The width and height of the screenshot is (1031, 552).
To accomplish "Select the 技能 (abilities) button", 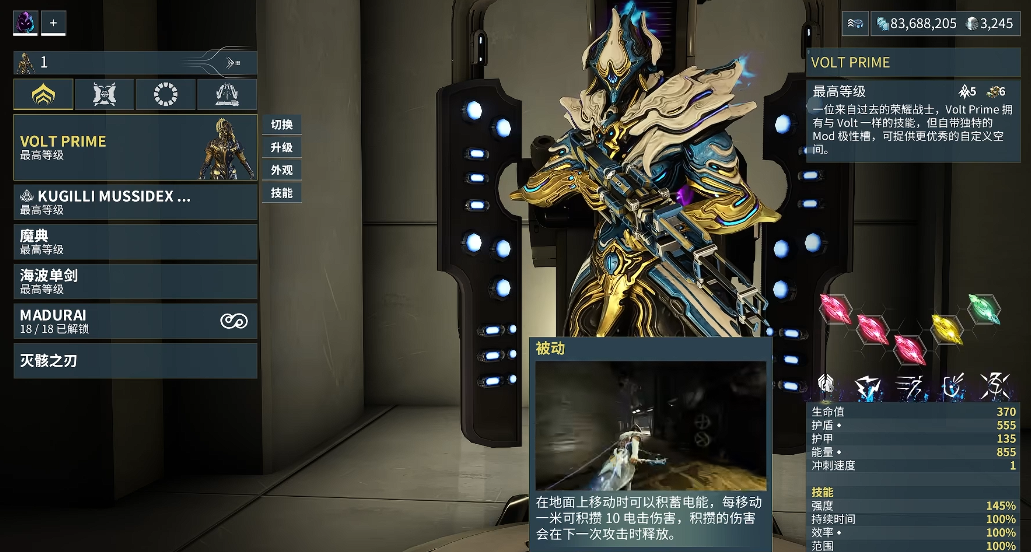I will point(281,193).
